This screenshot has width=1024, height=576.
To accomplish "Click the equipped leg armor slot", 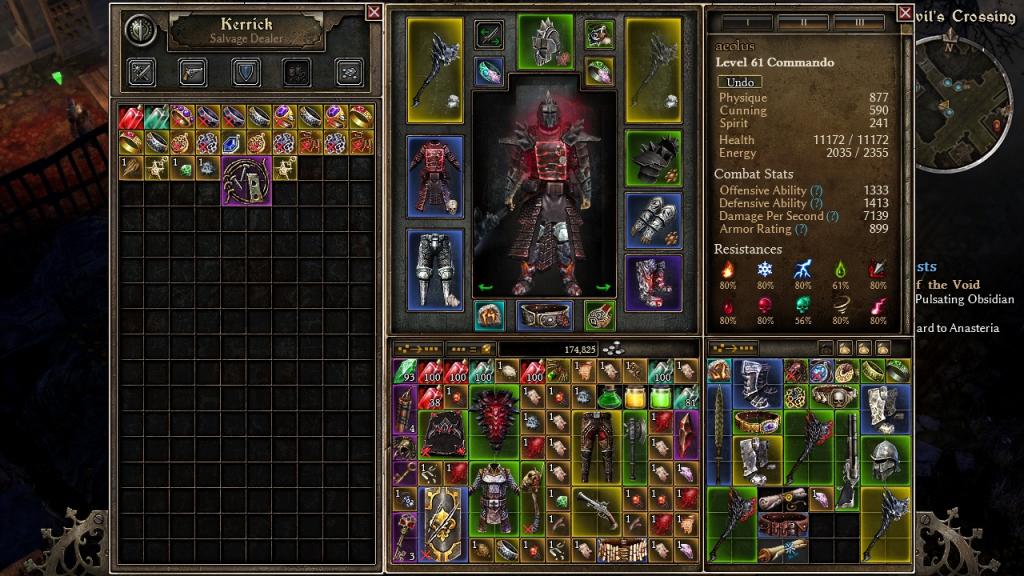I will pos(434,269).
